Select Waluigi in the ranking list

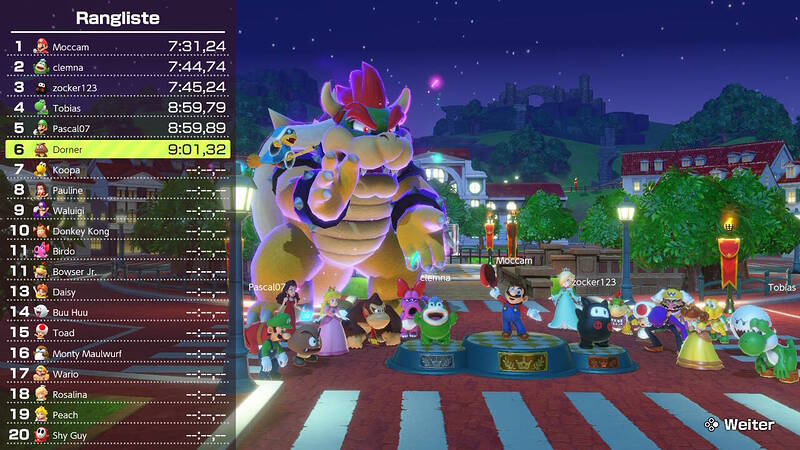(118, 210)
